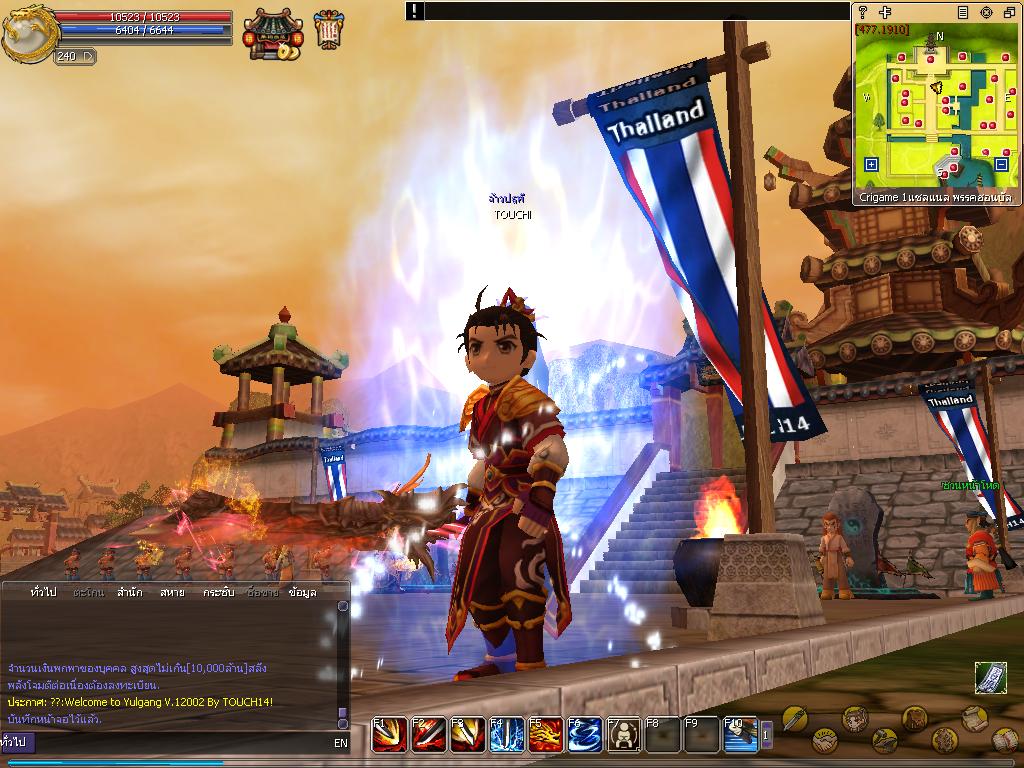
Task: Activate the F10 hotbar slot item
Action: [x=741, y=735]
